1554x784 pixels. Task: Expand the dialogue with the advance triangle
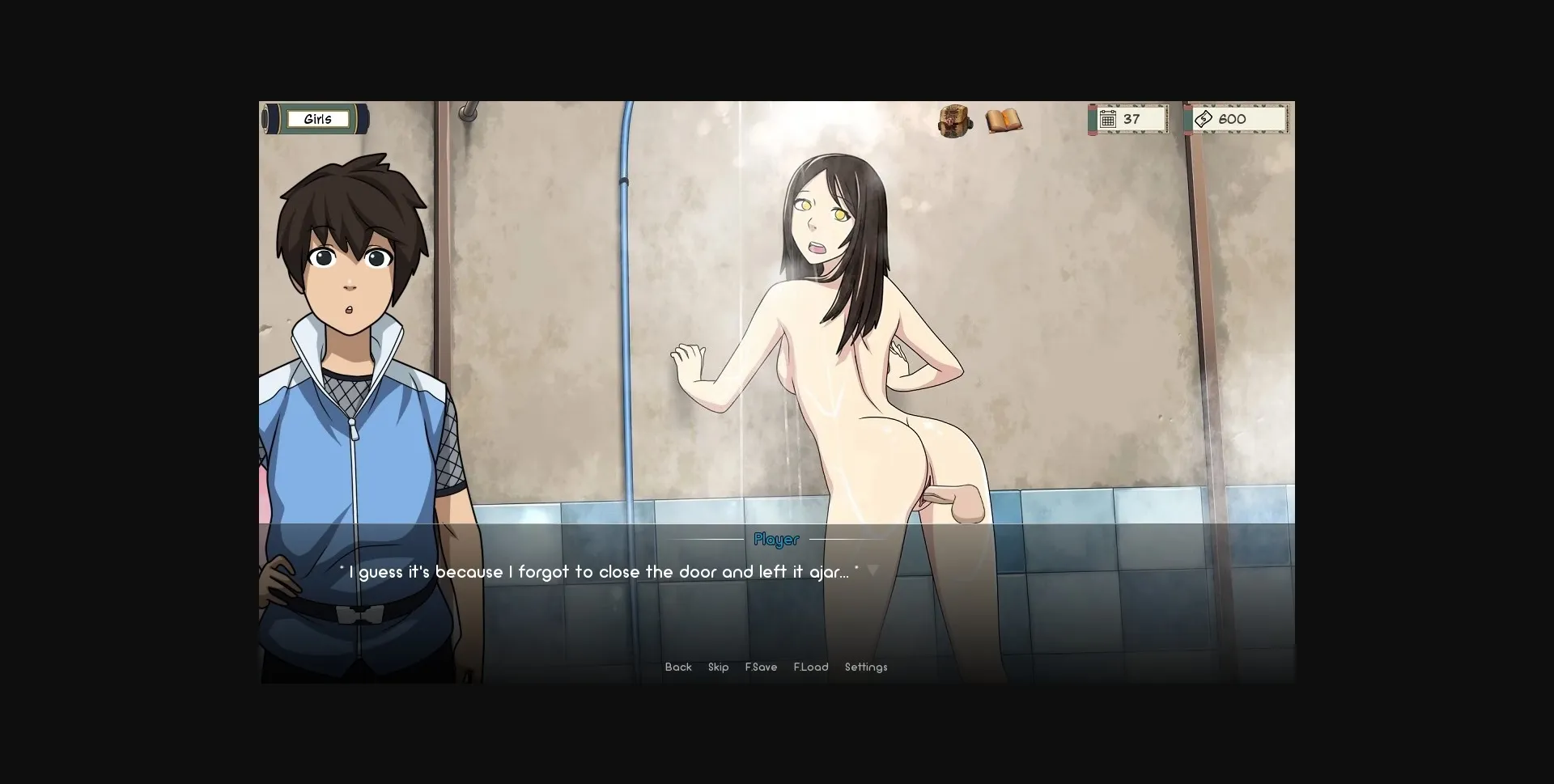pos(873,570)
